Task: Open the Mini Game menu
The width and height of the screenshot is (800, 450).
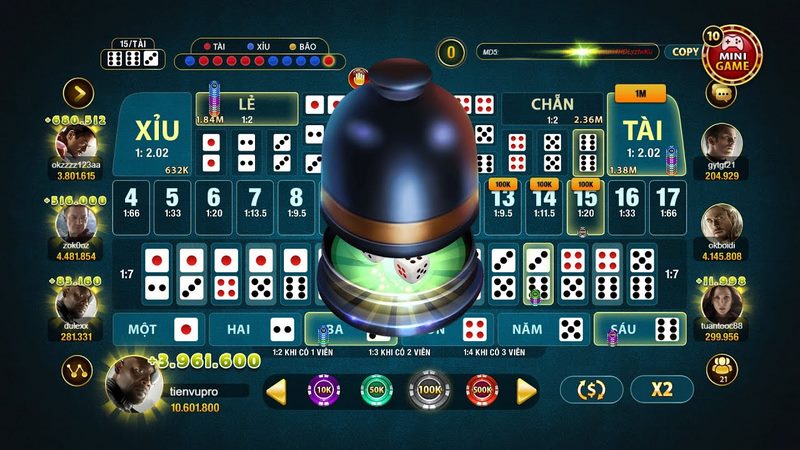Action: [x=732, y=55]
